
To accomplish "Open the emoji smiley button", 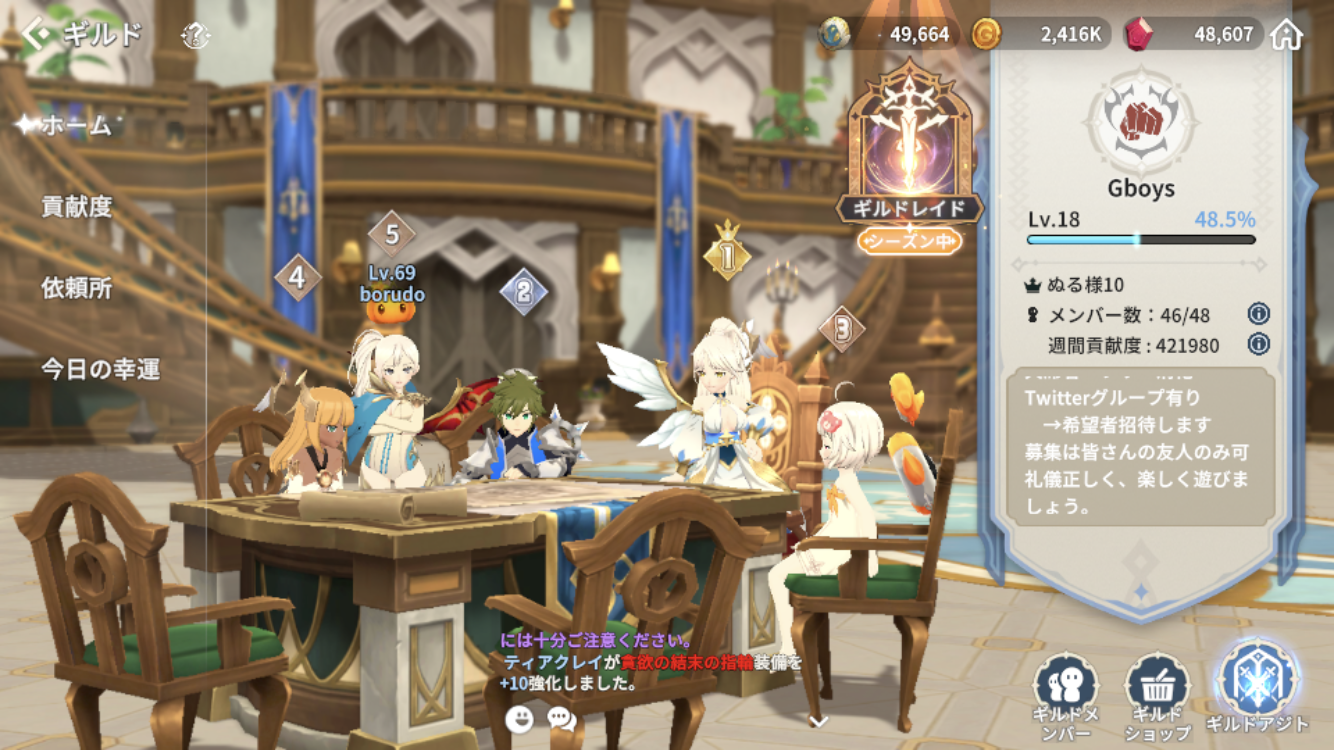I will coord(519,718).
